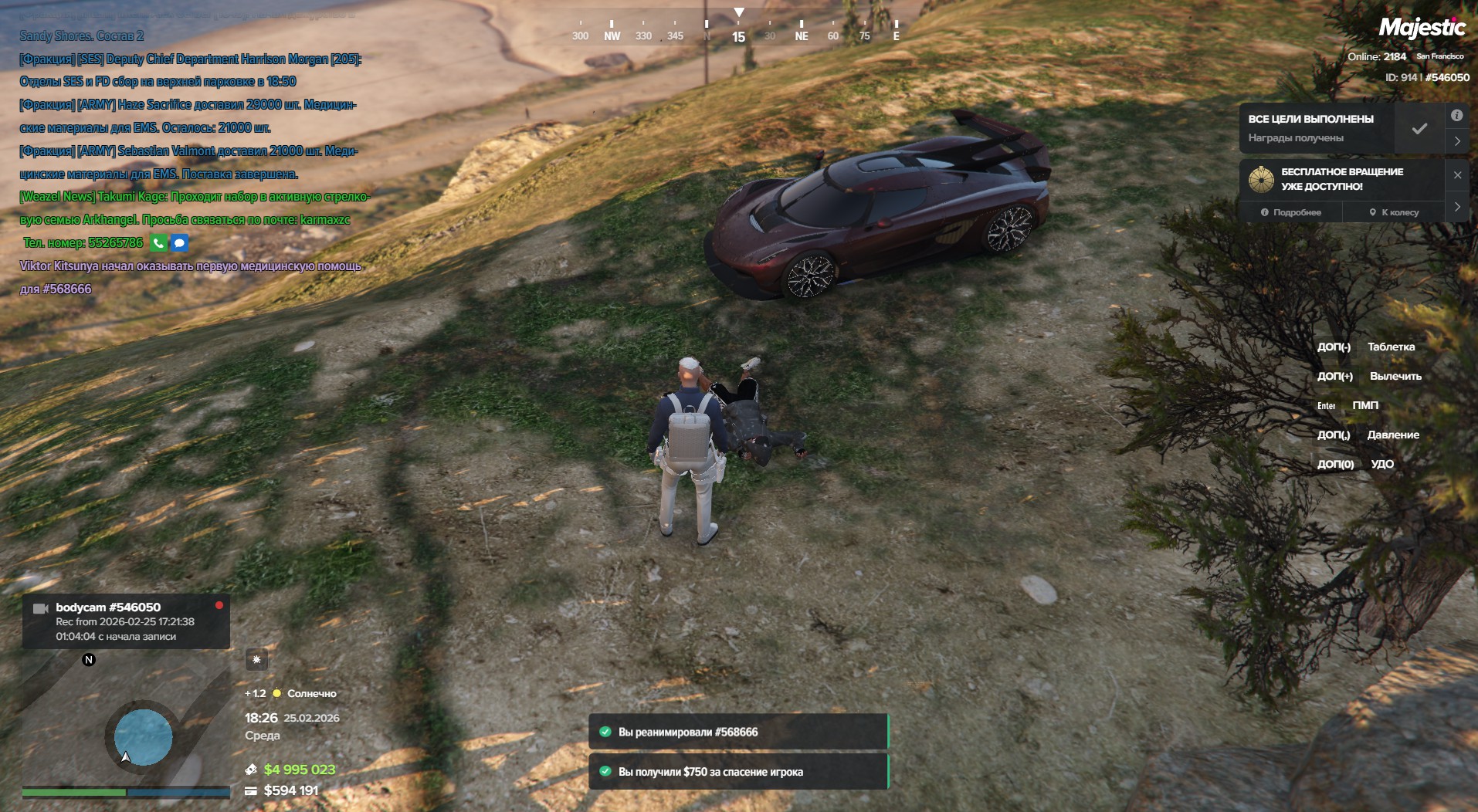Close the free spin notification

pos(1457,175)
